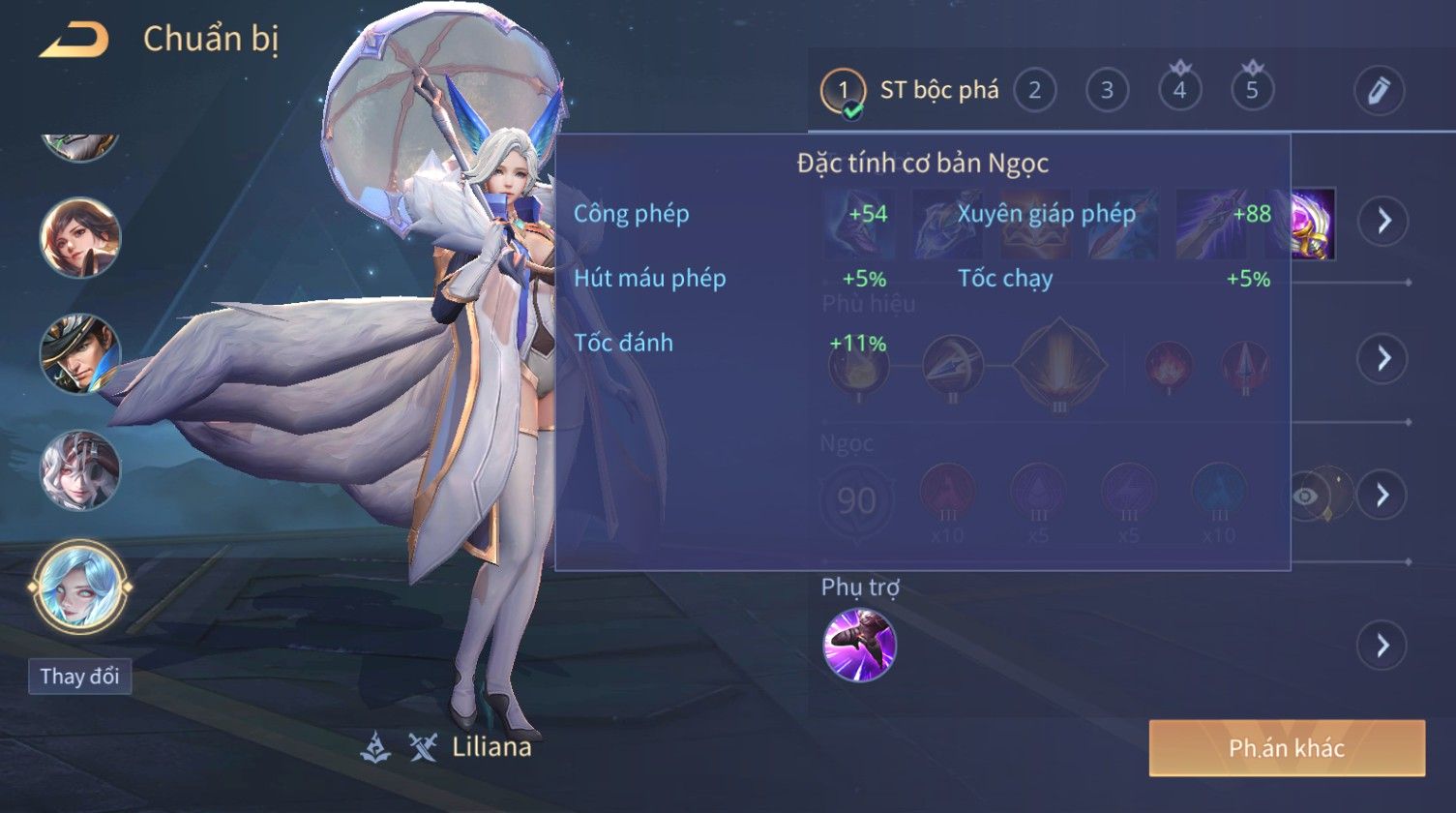Viewport: 1456px width, 813px height.
Task: Switch to loadout preset 4
Action: pos(1179,91)
